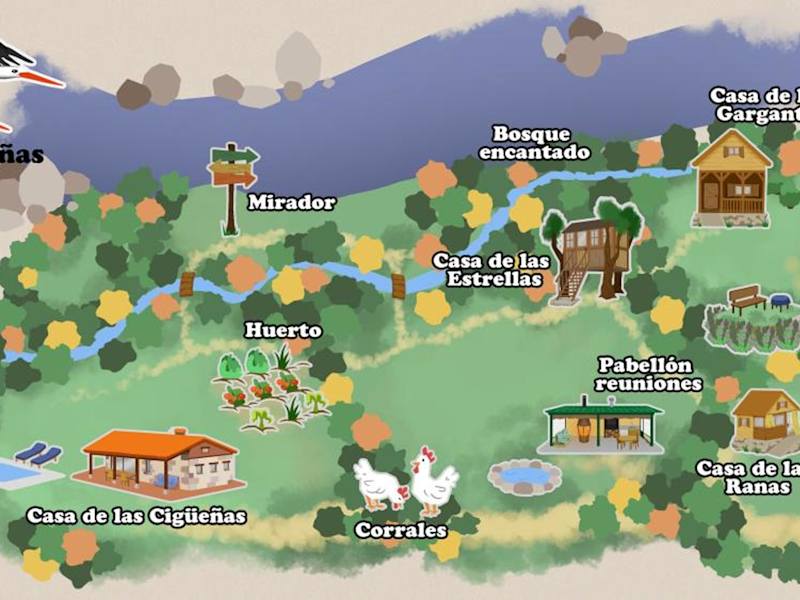Select the Mirador signpost on the map
This screenshot has width=800, height=600.
[x=232, y=180]
